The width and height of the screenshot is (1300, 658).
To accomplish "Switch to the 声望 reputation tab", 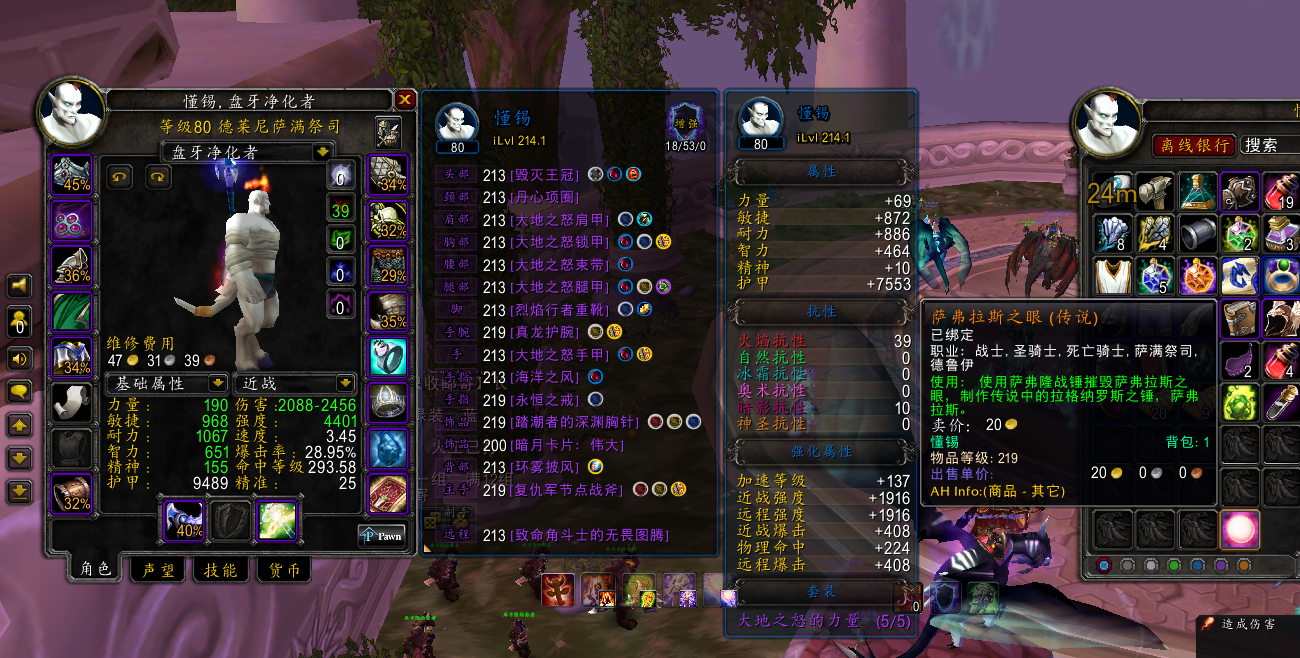I will click(x=158, y=570).
